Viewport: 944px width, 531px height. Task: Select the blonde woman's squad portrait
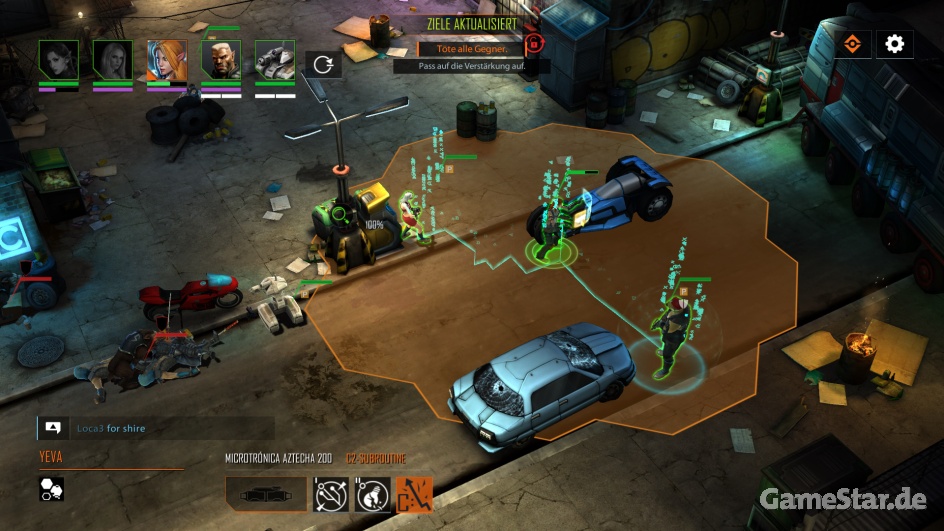tap(112, 59)
